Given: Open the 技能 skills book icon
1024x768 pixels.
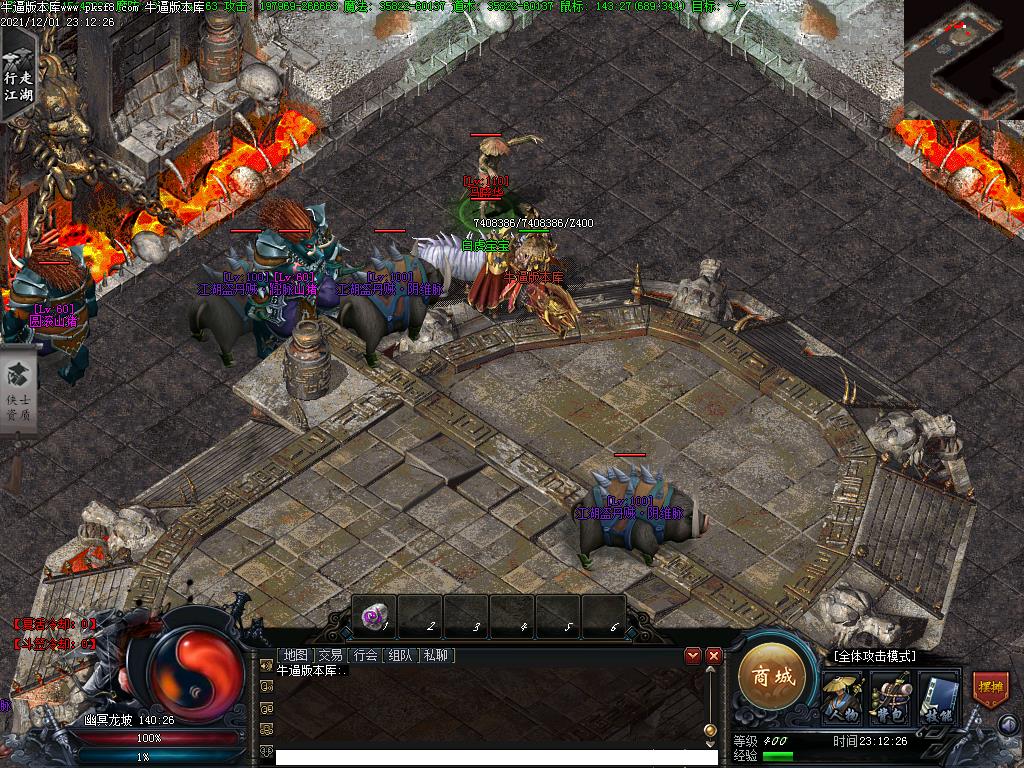Looking at the screenshot, I should (x=938, y=697).
